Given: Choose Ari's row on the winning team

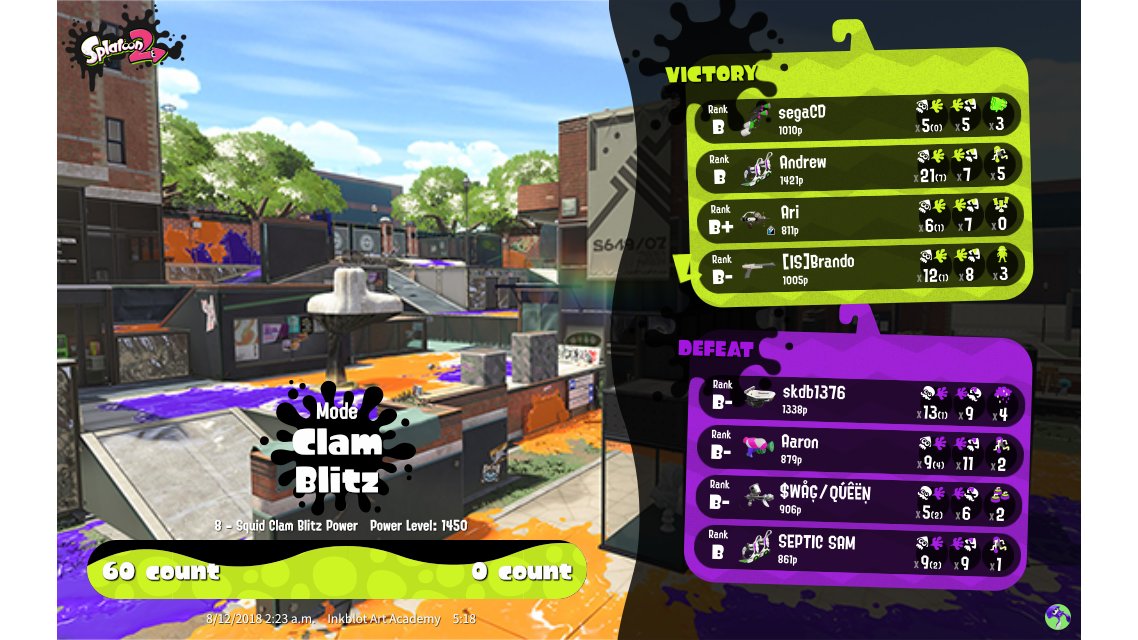Looking at the screenshot, I should (x=858, y=218).
